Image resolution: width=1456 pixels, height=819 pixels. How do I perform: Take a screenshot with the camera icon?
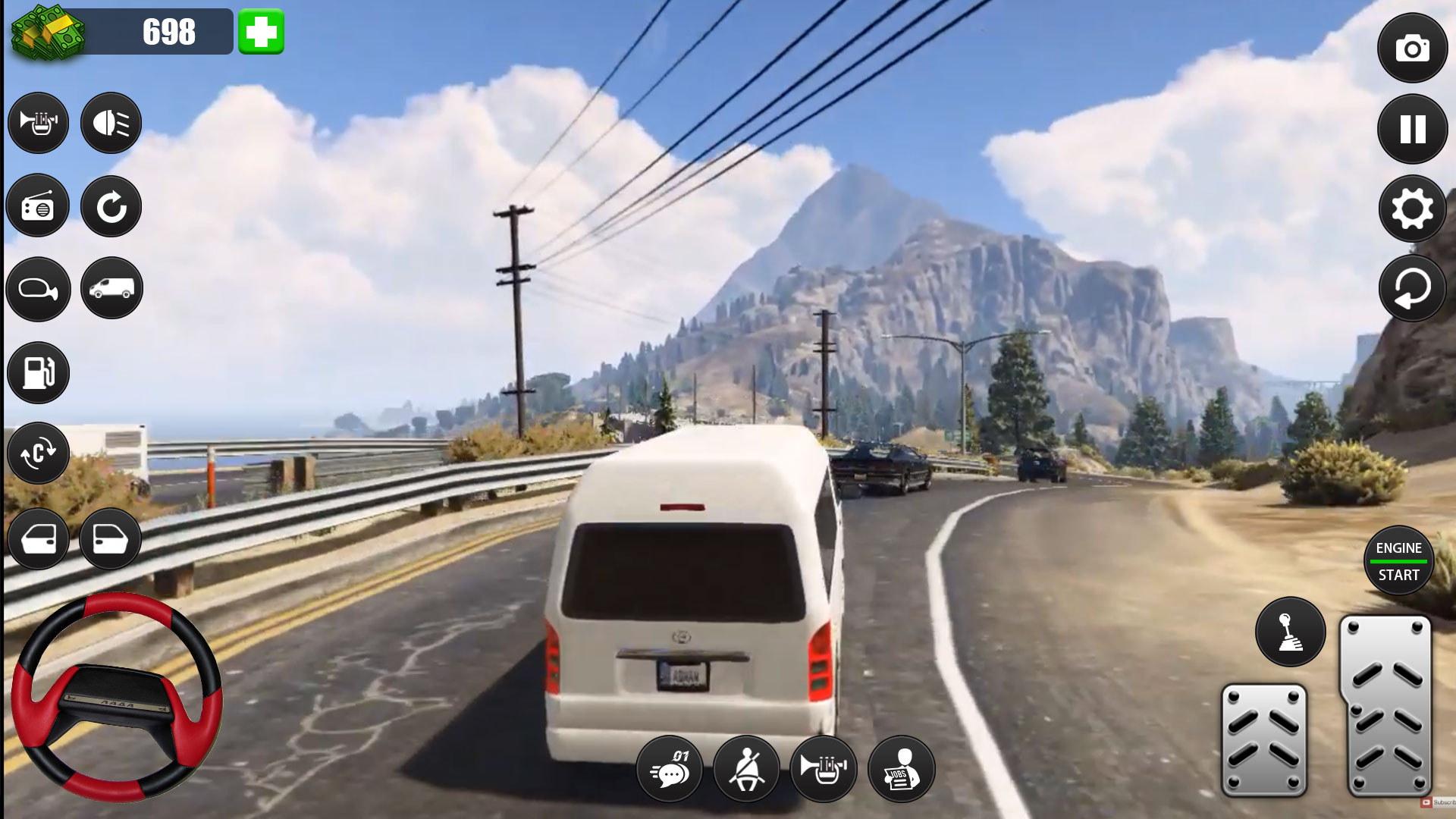click(x=1411, y=49)
